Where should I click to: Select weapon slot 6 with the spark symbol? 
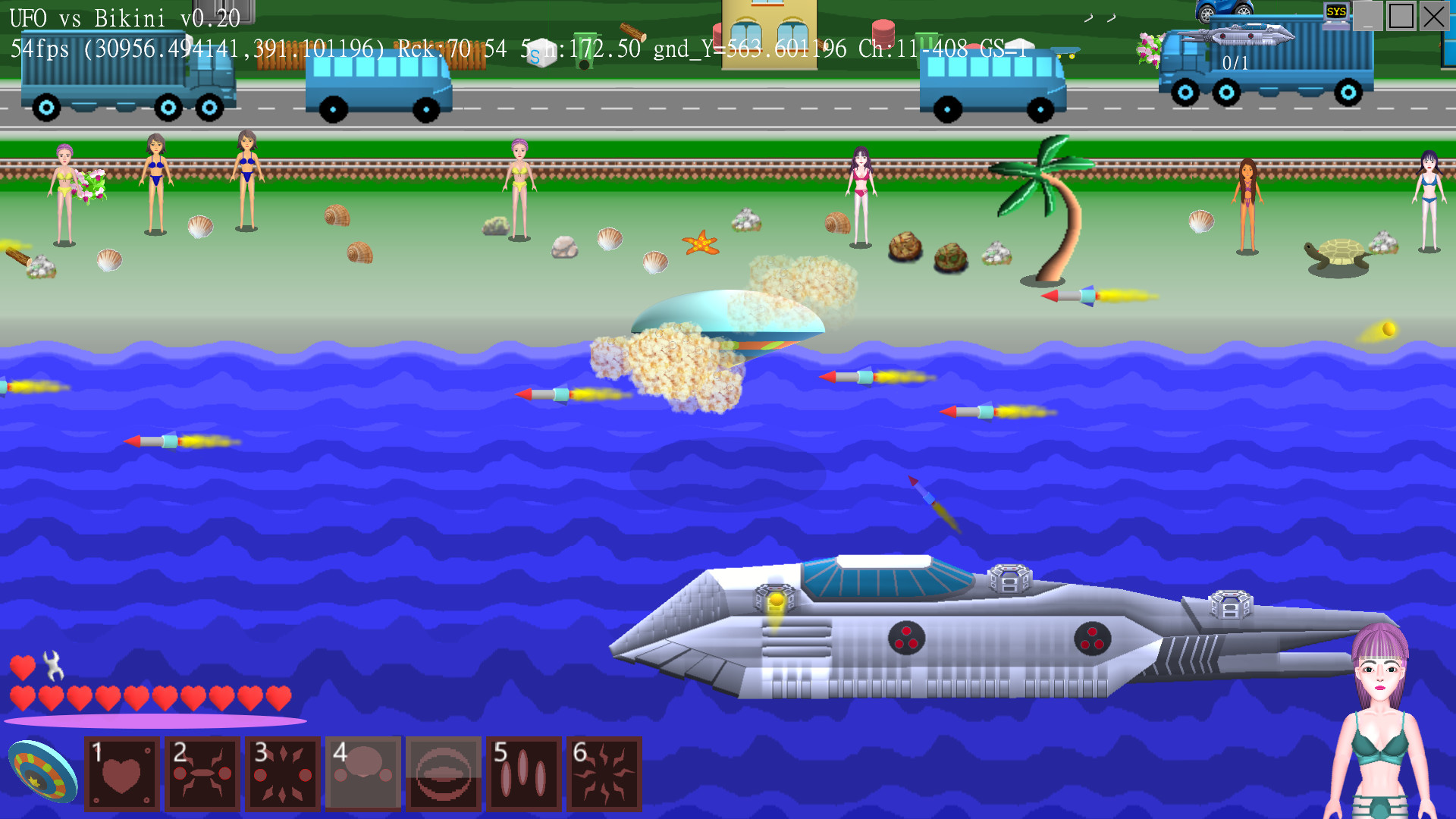(603, 773)
